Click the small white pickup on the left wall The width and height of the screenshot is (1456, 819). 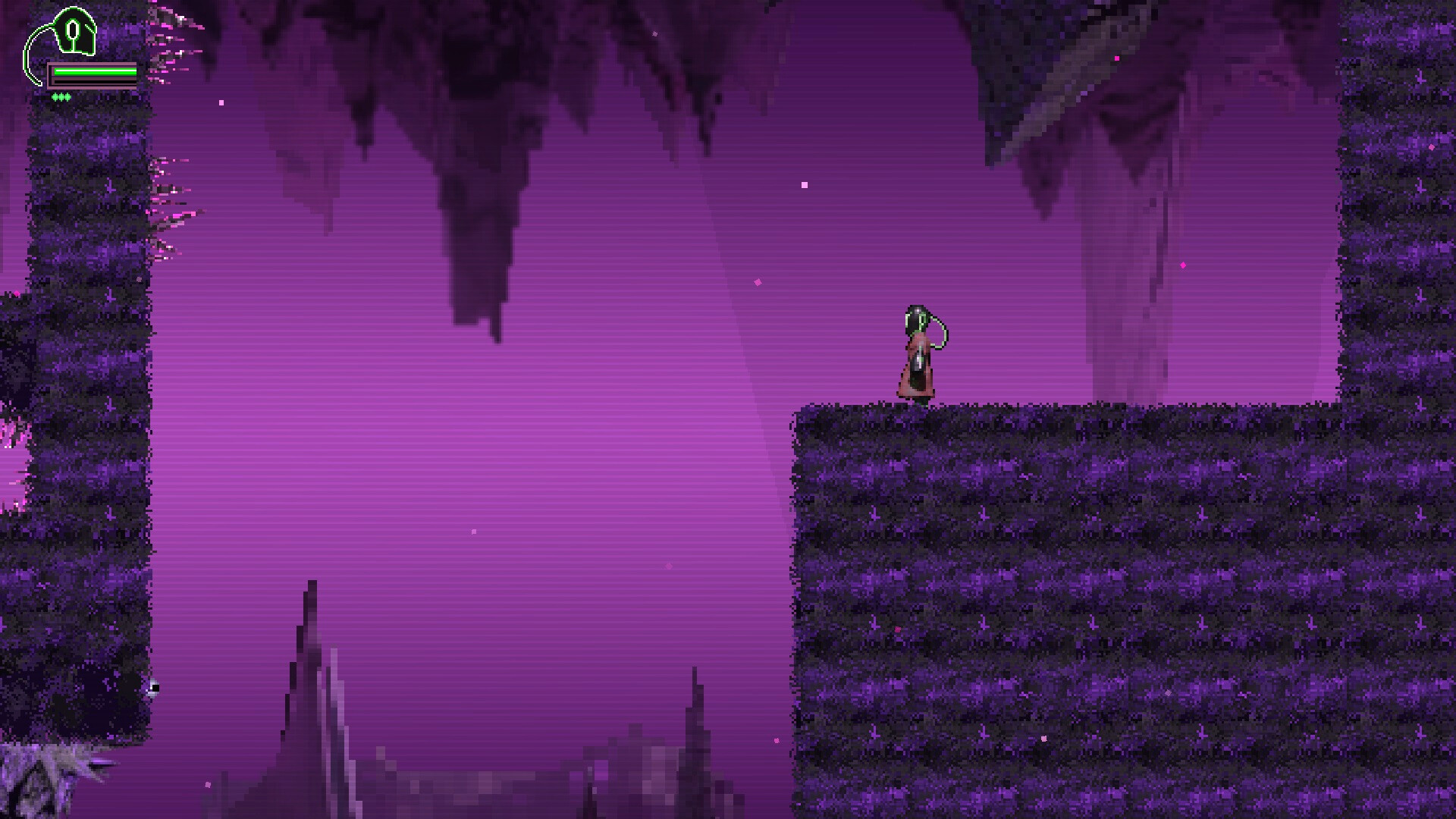pyautogui.click(x=156, y=686)
